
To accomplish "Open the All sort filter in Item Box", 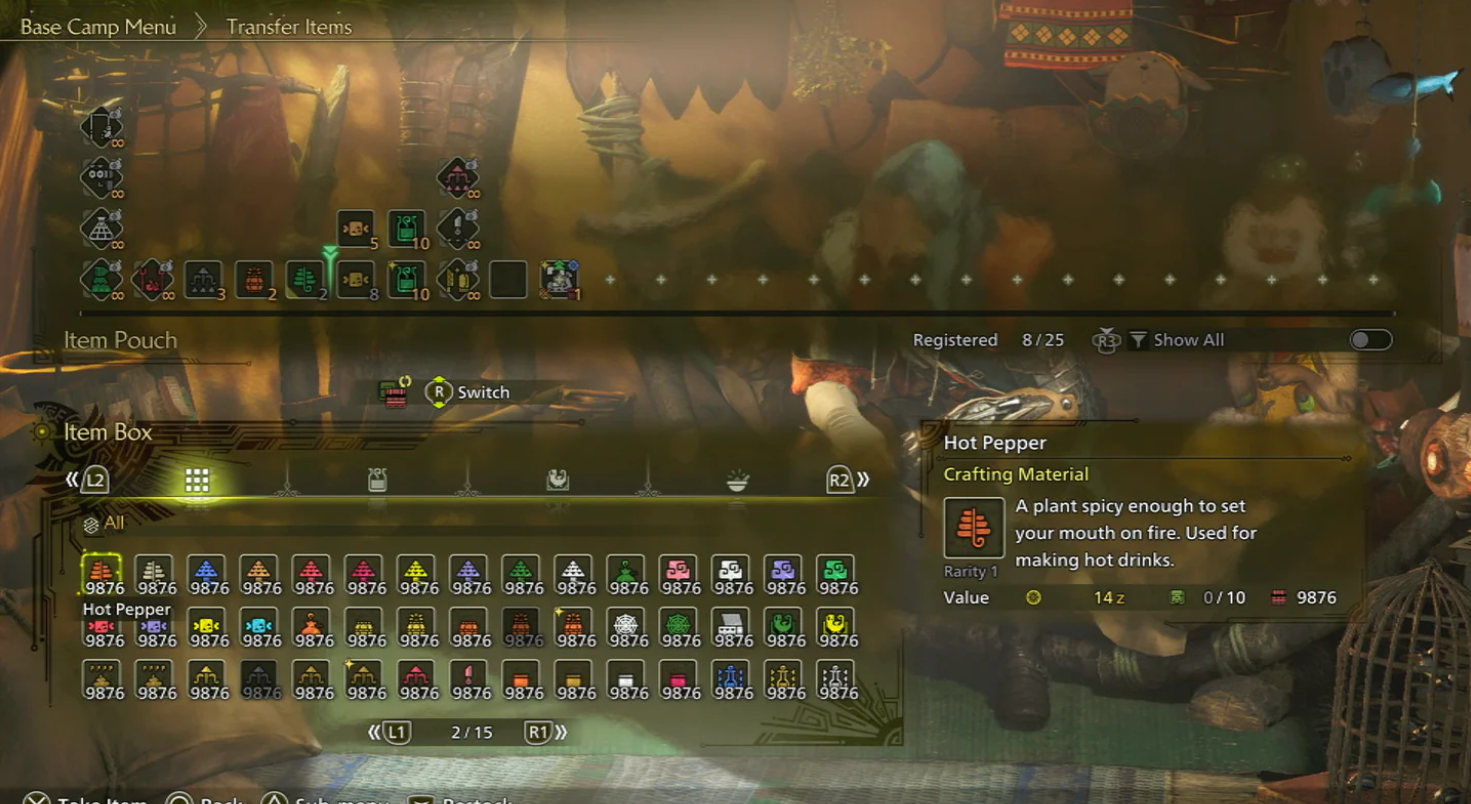I will click(105, 523).
